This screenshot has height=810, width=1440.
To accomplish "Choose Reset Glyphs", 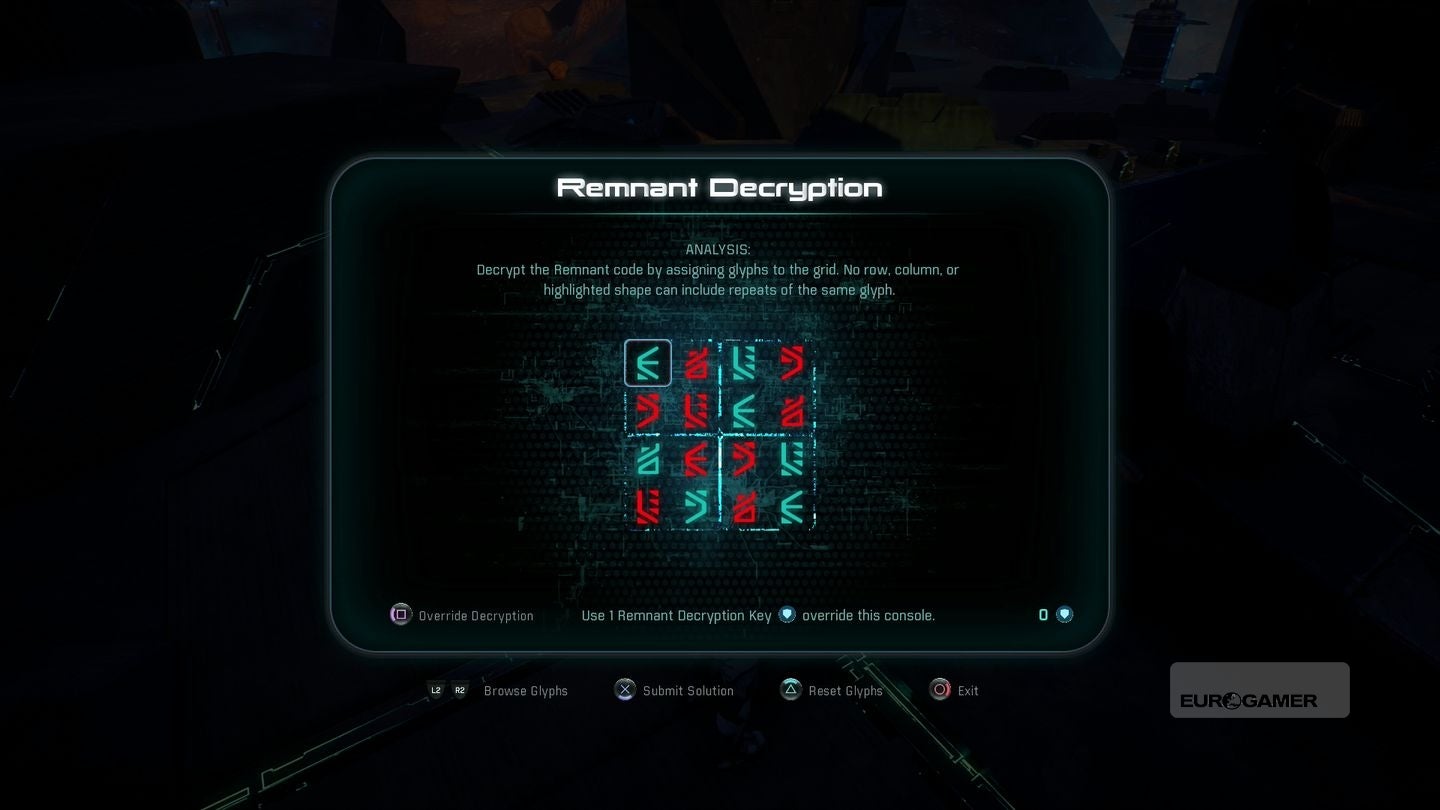I will tap(846, 690).
